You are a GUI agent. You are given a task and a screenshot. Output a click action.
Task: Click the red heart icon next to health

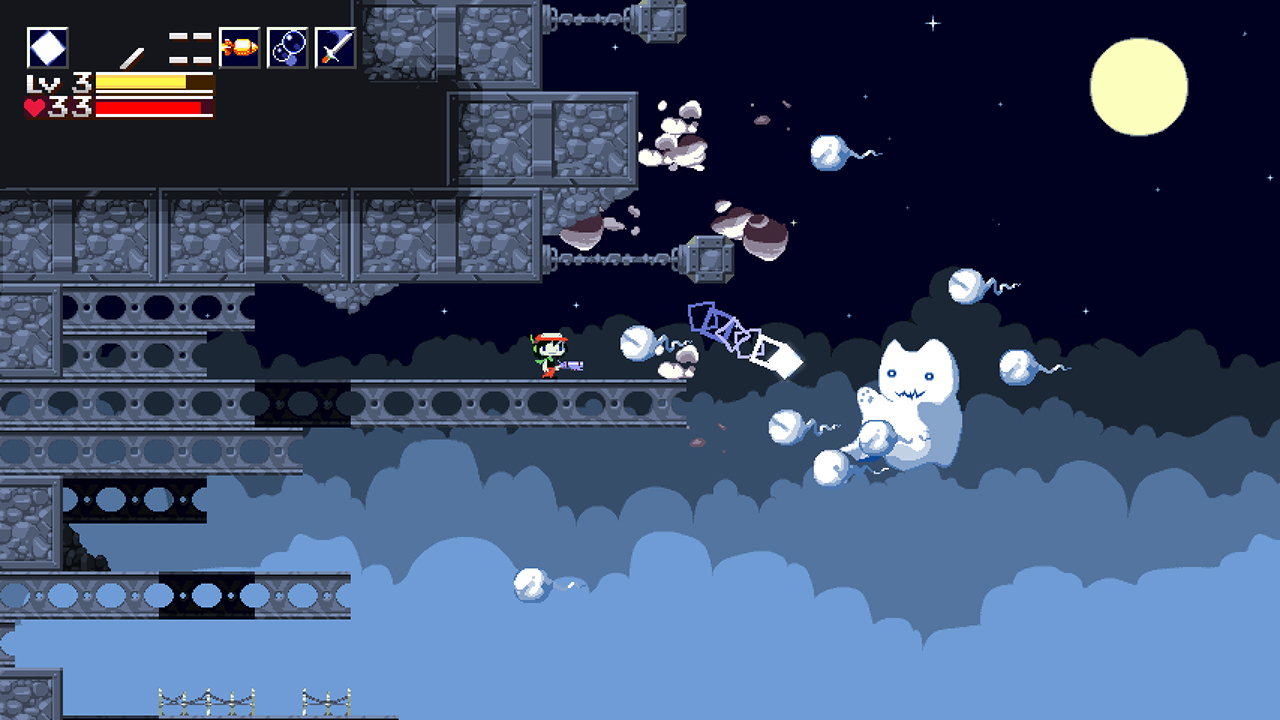pos(32,106)
